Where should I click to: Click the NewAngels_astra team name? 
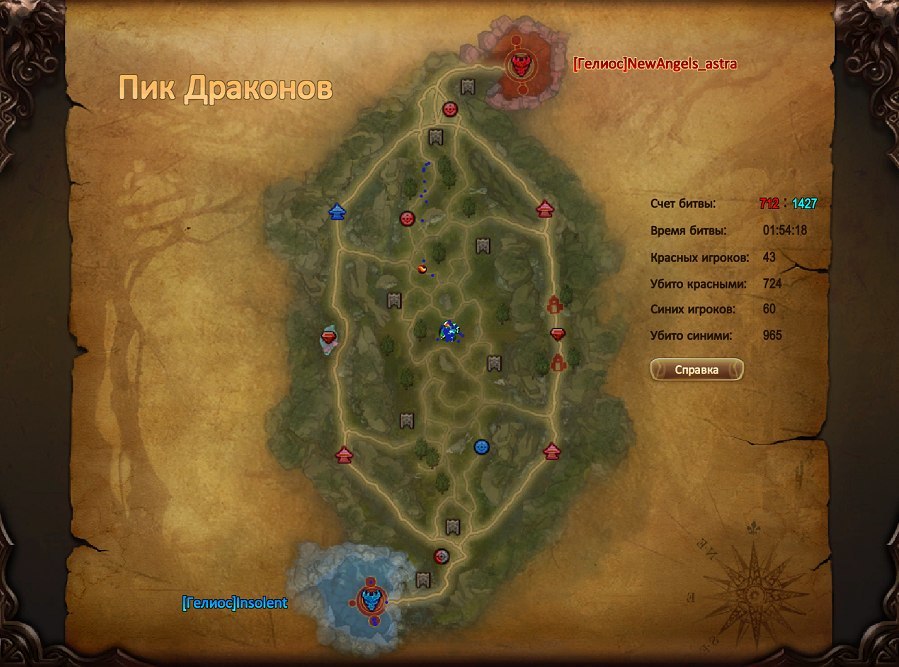[x=647, y=63]
